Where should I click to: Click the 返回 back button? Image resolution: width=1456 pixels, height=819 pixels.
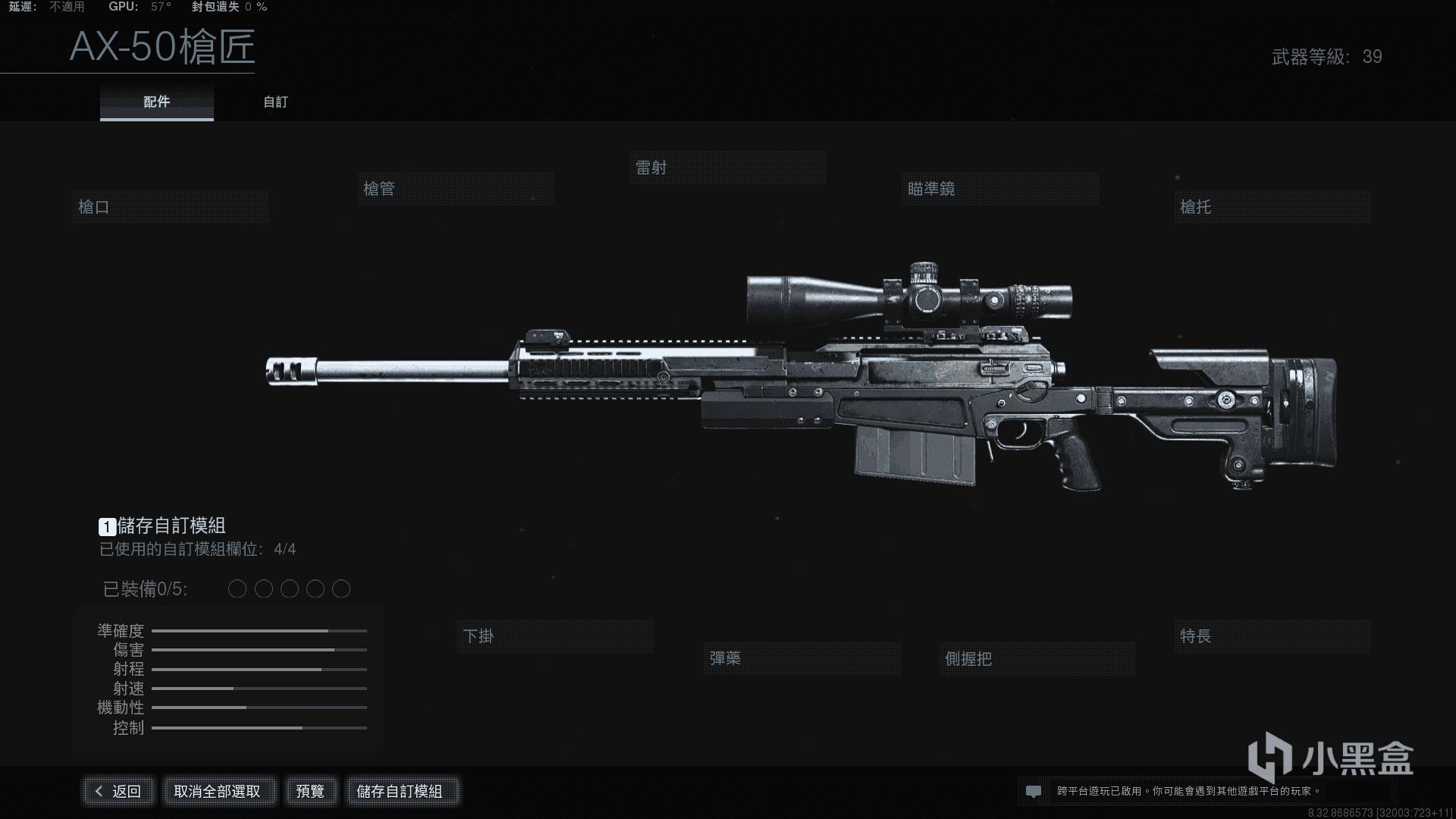point(119,791)
